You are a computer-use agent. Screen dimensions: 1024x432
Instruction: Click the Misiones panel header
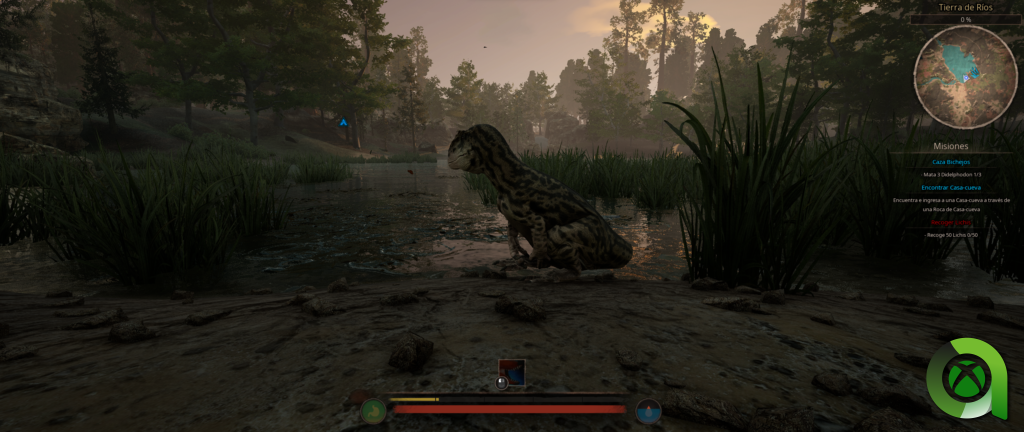951,145
